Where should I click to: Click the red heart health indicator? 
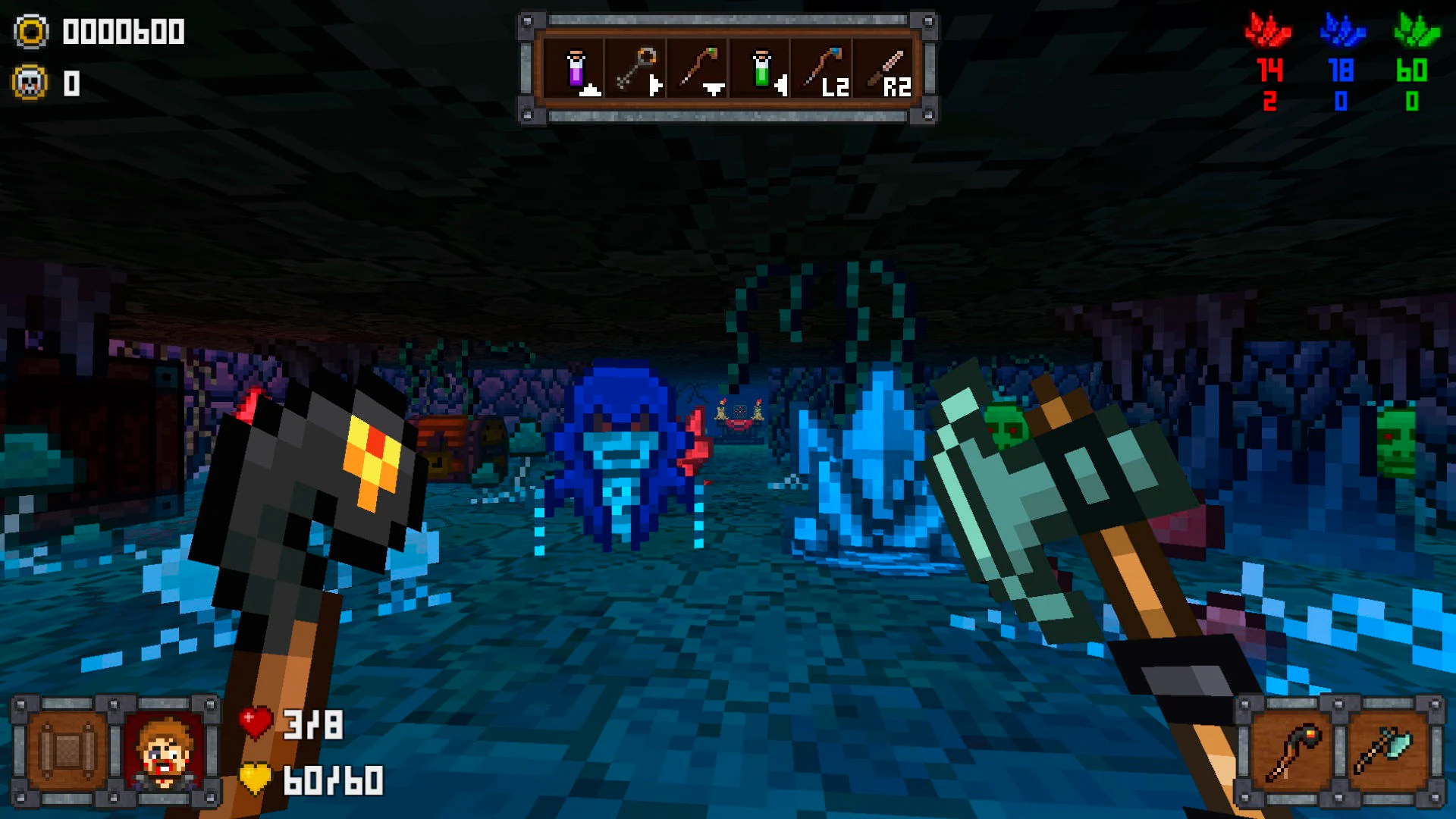(x=255, y=723)
